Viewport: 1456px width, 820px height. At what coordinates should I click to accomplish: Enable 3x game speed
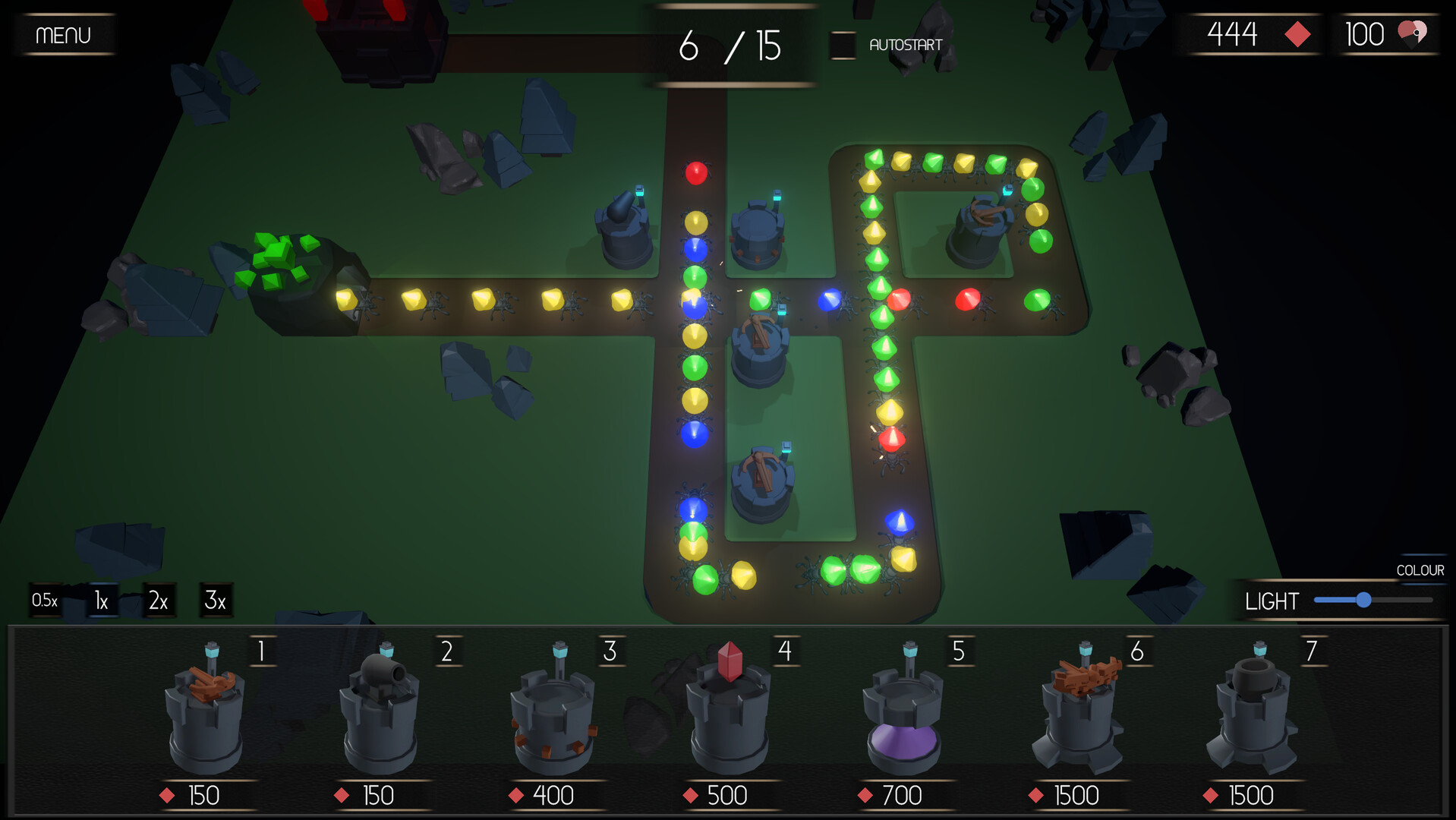tap(216, 601)
